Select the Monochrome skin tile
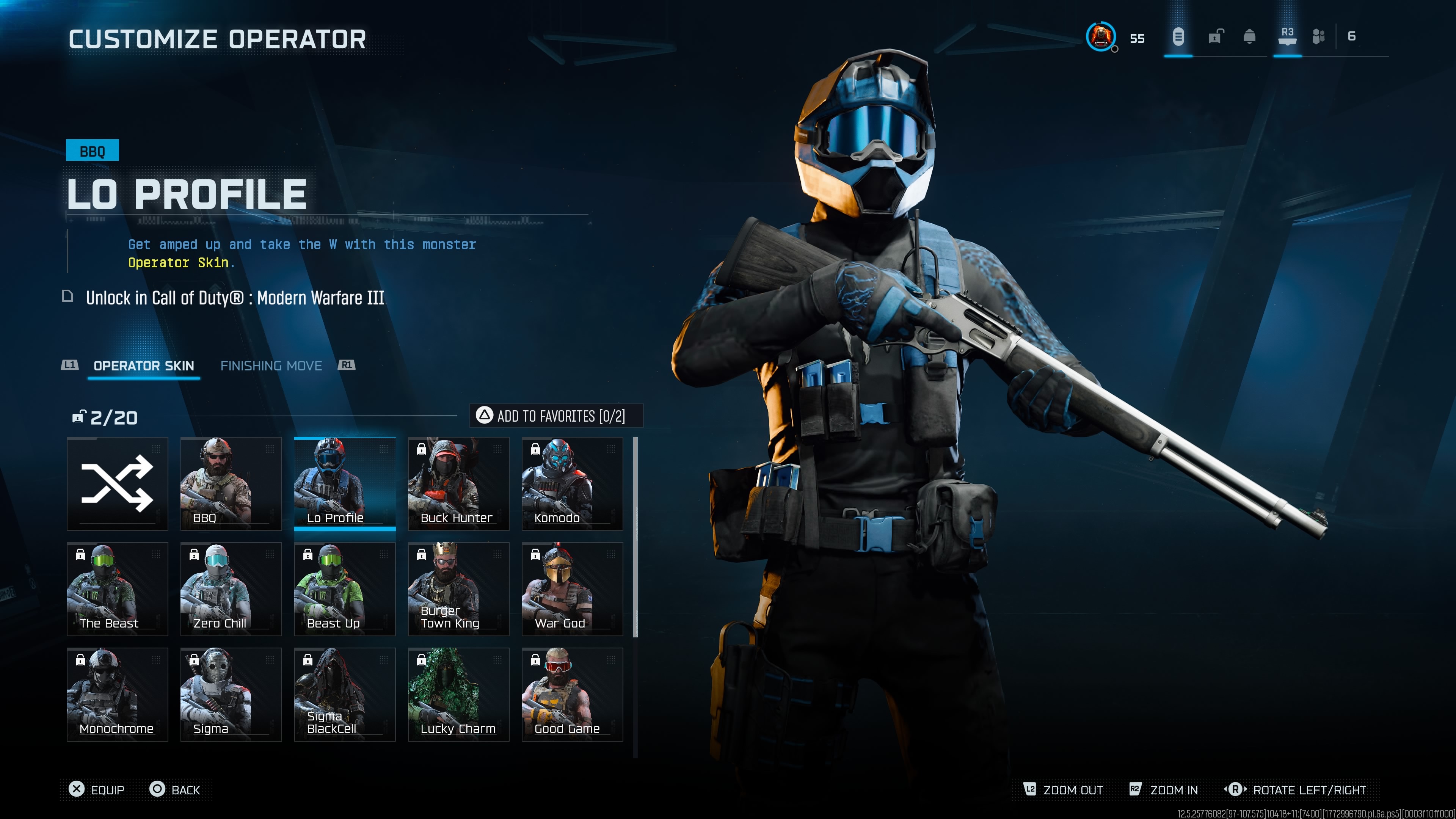The image size is (1456, 819). click(117, 694)
